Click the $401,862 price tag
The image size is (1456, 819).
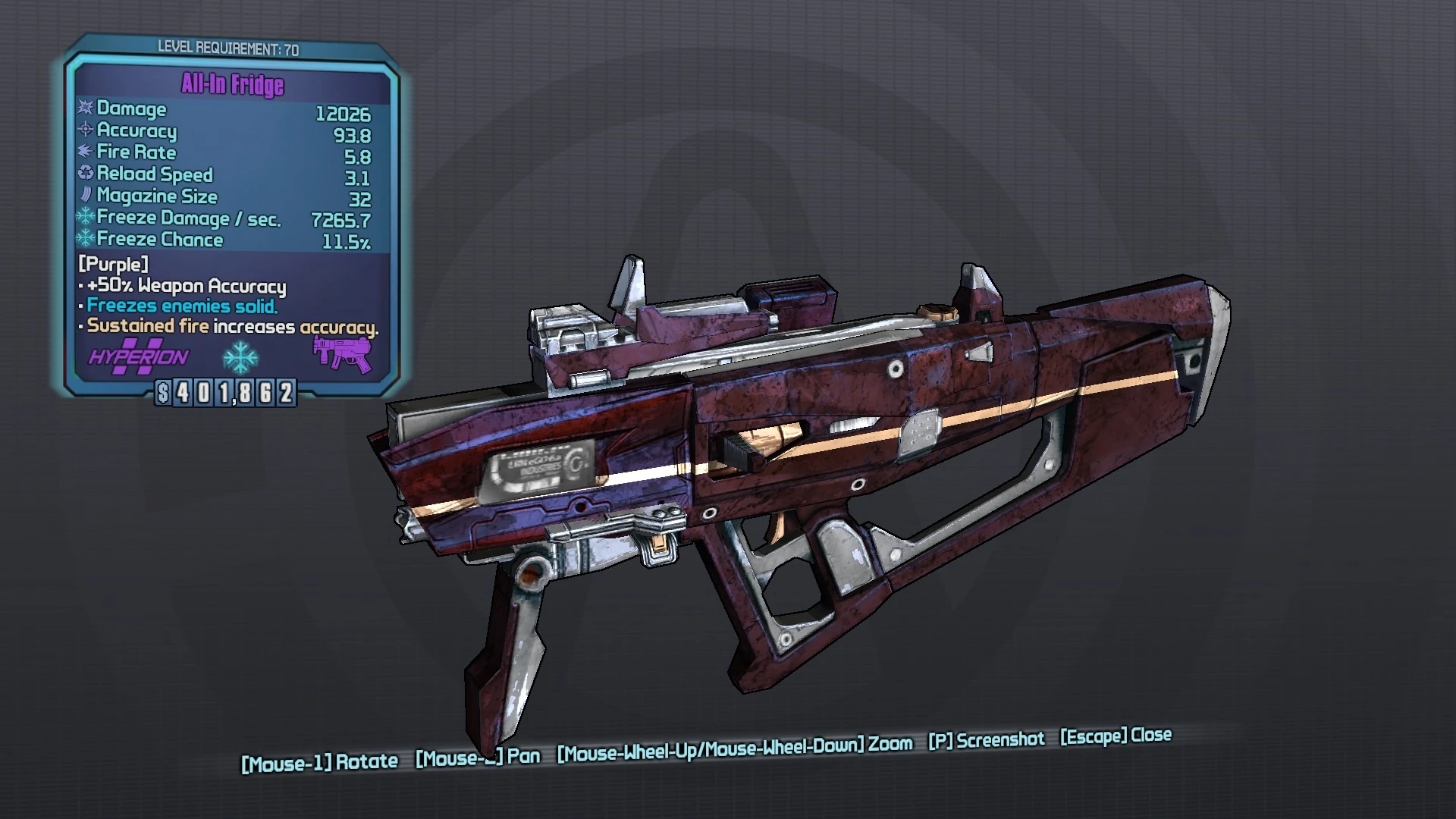point(227,394)
